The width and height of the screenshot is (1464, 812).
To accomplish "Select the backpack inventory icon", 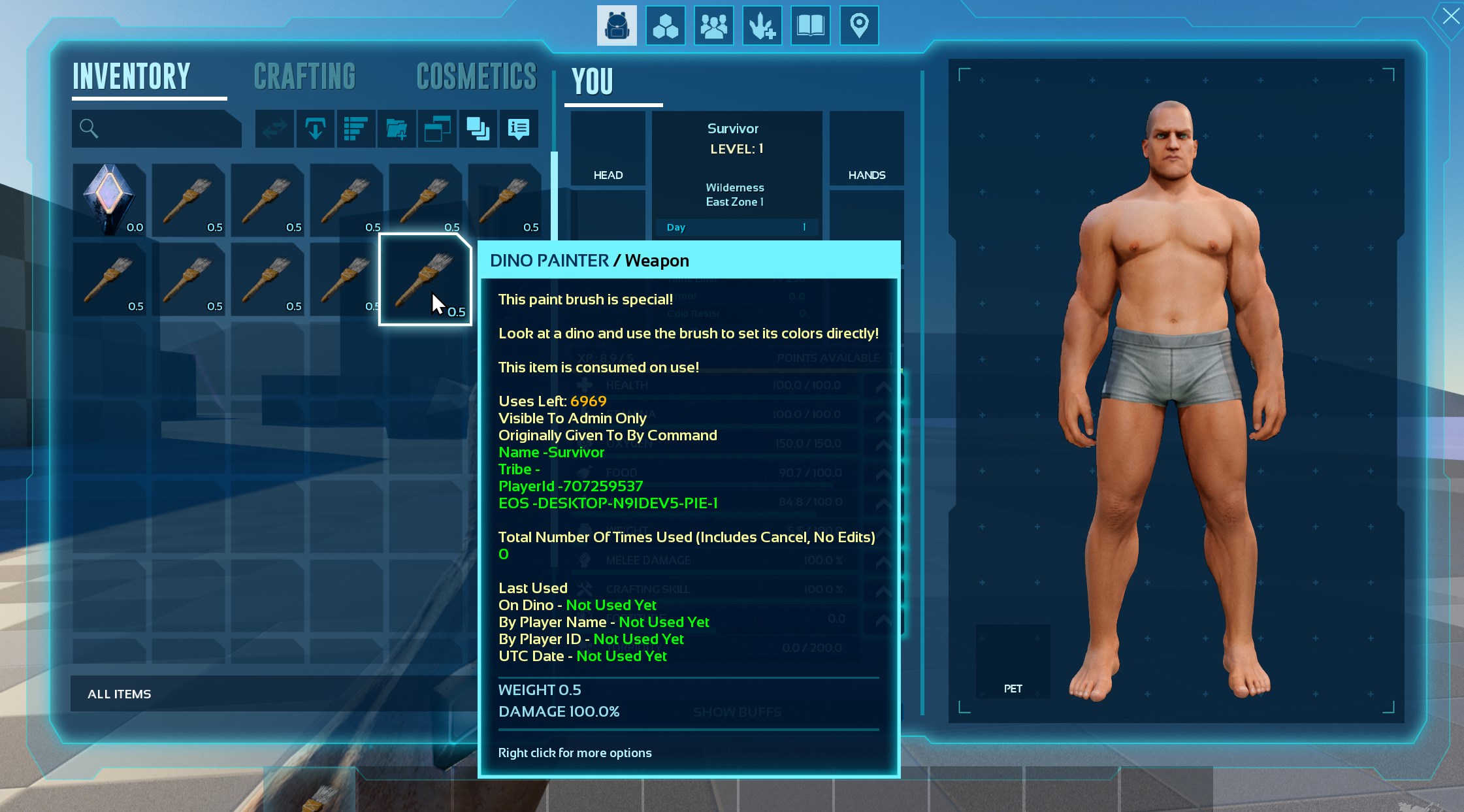I will [x=617, y=25].
